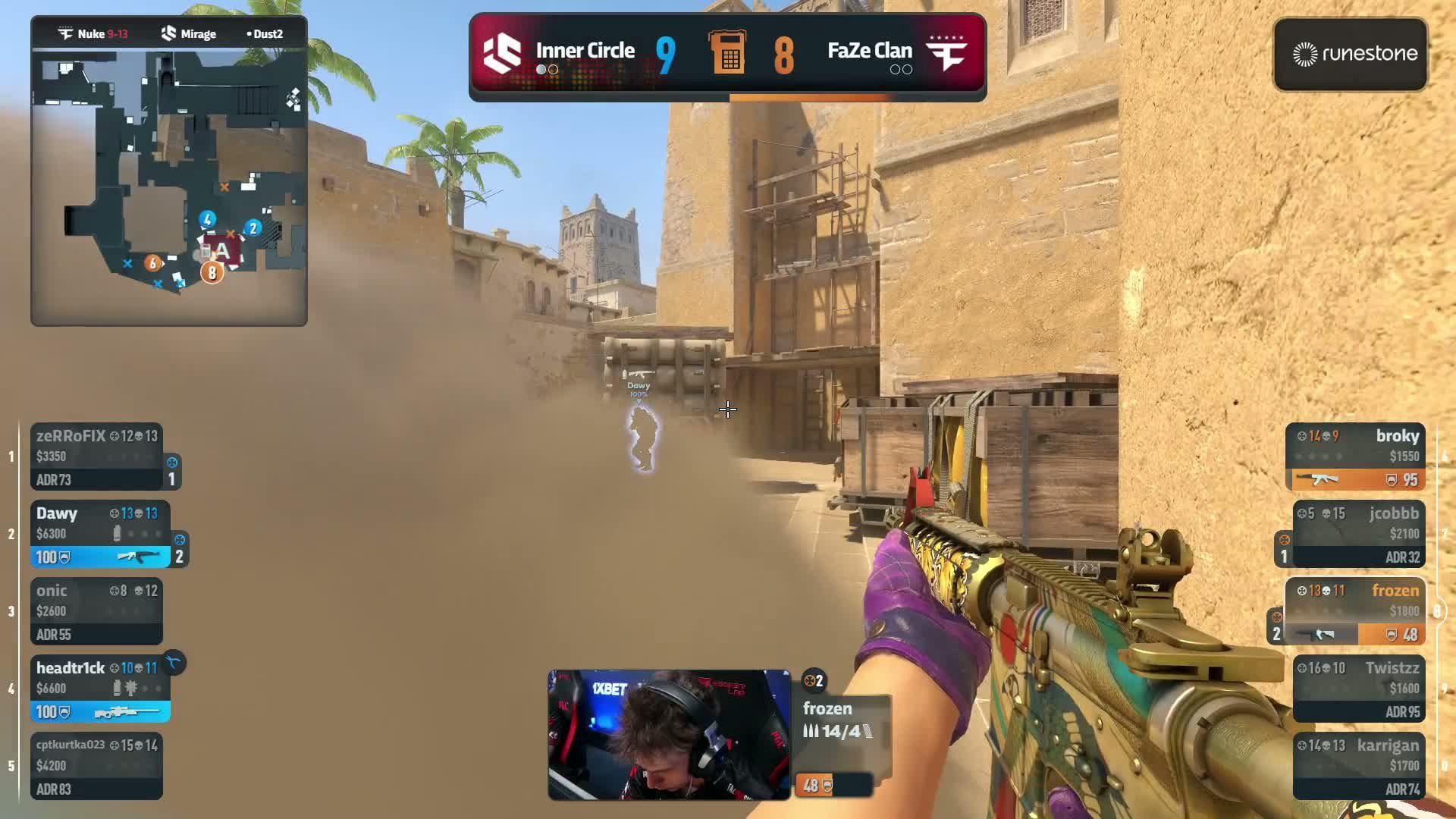Viewport: 1456px width, 819px height.
Task: Click the A bombsite marker on minimap
Action: (x=221, y=251)
